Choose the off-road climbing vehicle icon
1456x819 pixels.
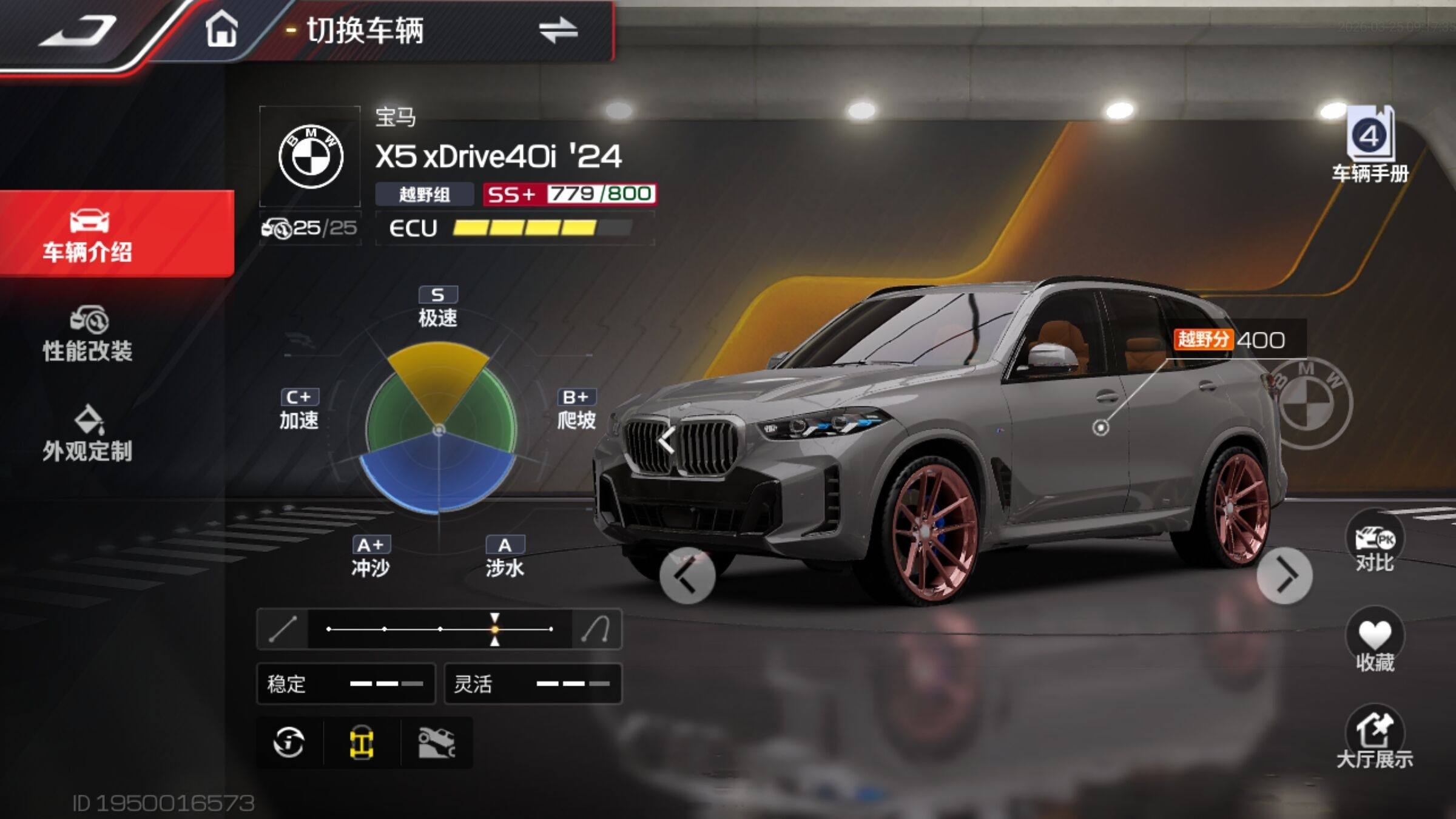point(437,743)
